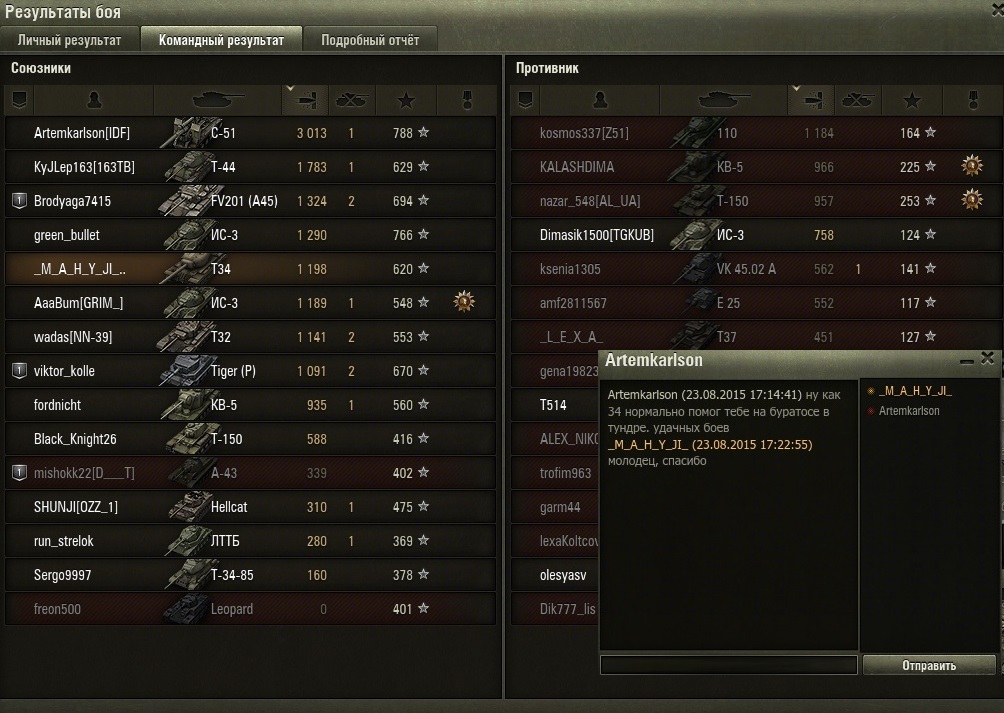Image resolution: width=1004 pixels, height=713 pixels.
Task: Click viktor_kolle Tiger (P) row
Action: (x=250, y=371)
